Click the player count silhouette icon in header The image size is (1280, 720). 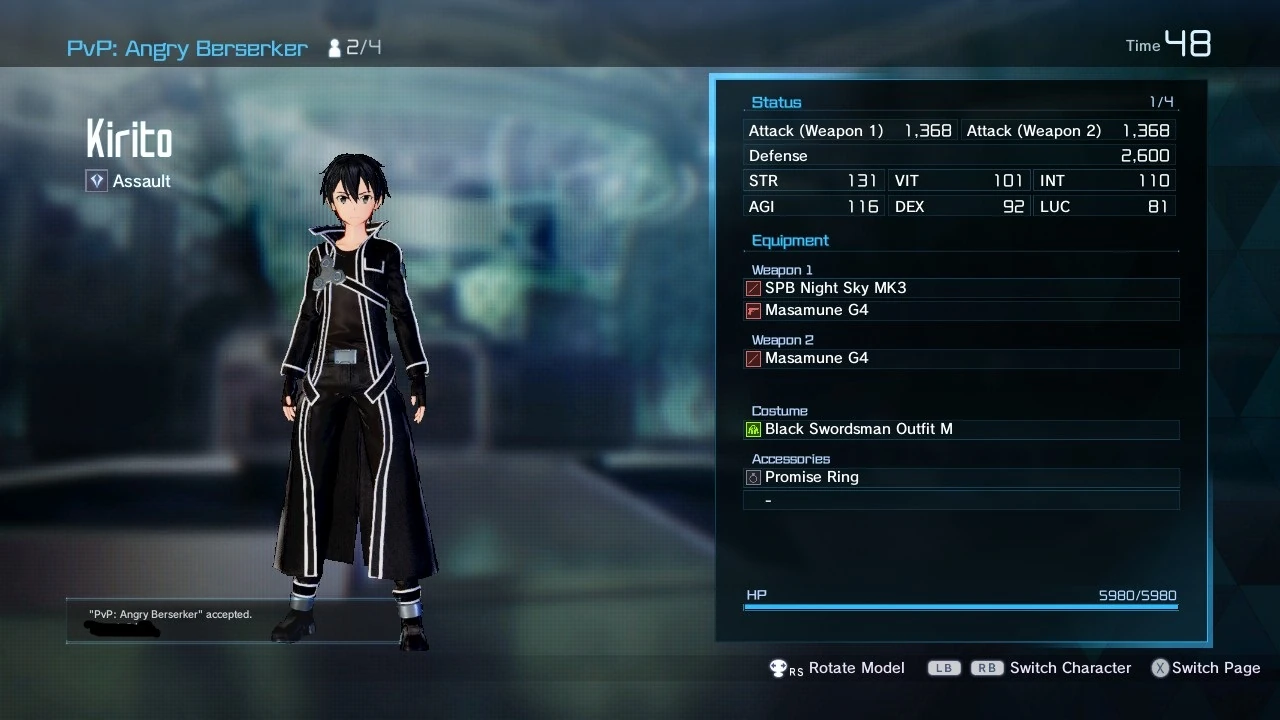(334, 46)
